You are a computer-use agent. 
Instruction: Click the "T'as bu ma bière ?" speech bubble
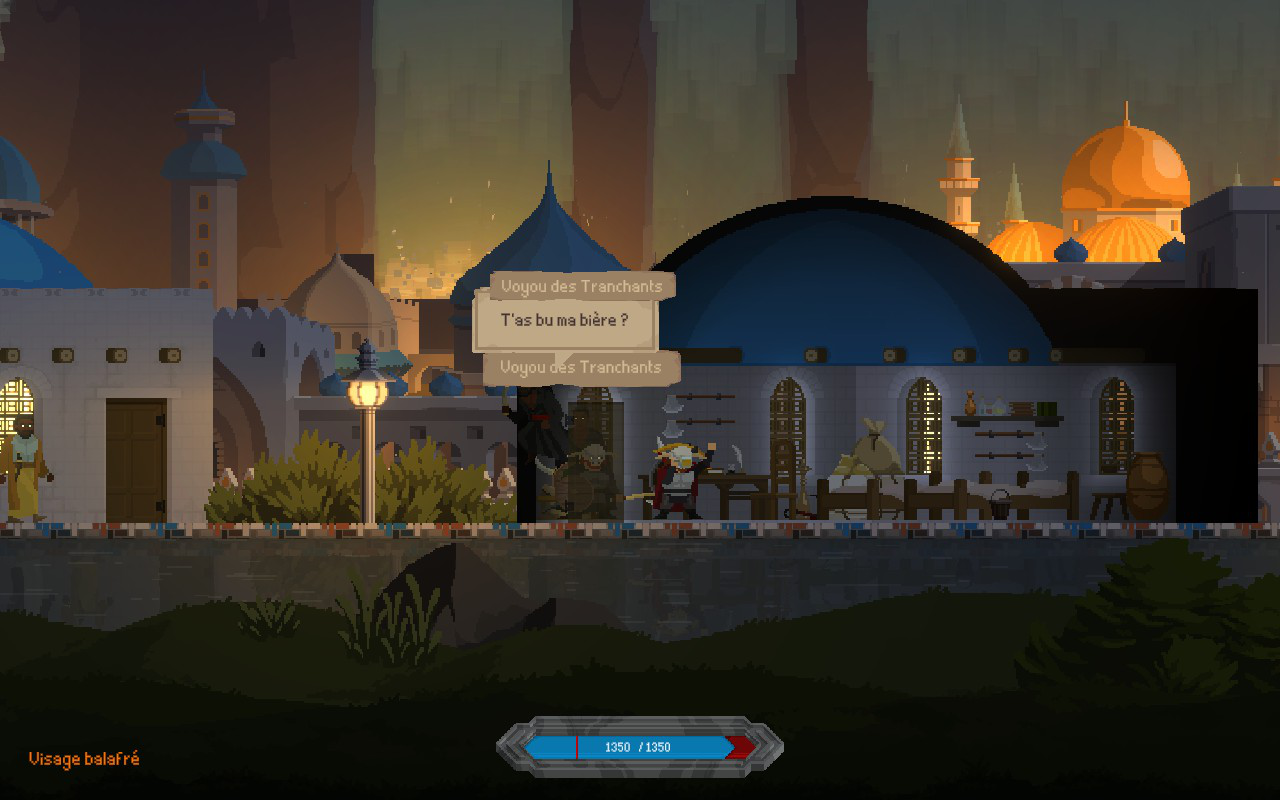pyautogui.click(x=564, y=321)
